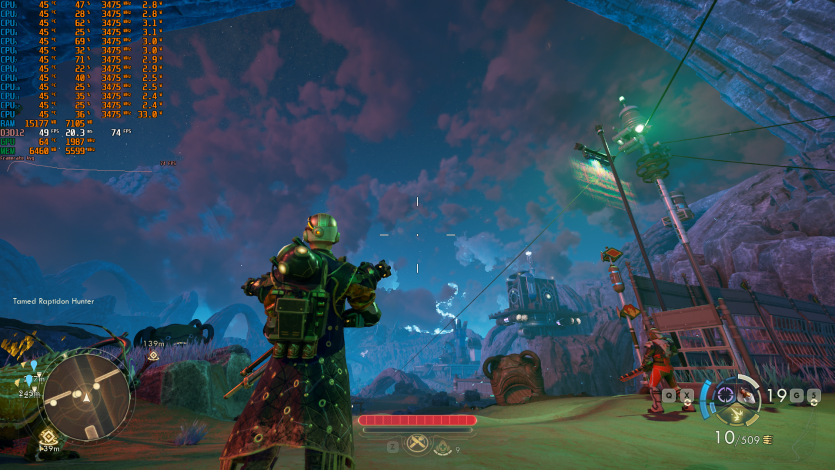The width and height of the screenshot is (835, 470).
Task: Select the gold objective marker below the minimap
Action: tap(47, 435)
